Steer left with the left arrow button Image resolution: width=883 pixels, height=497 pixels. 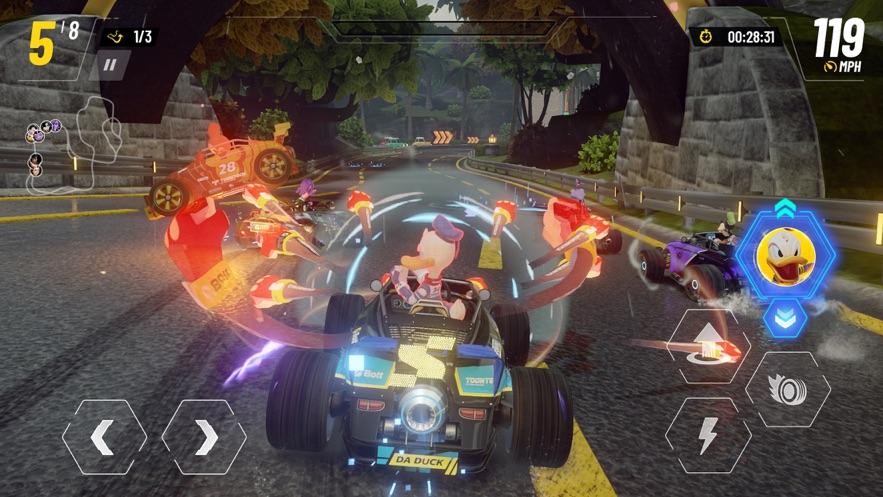pos(104,437)
